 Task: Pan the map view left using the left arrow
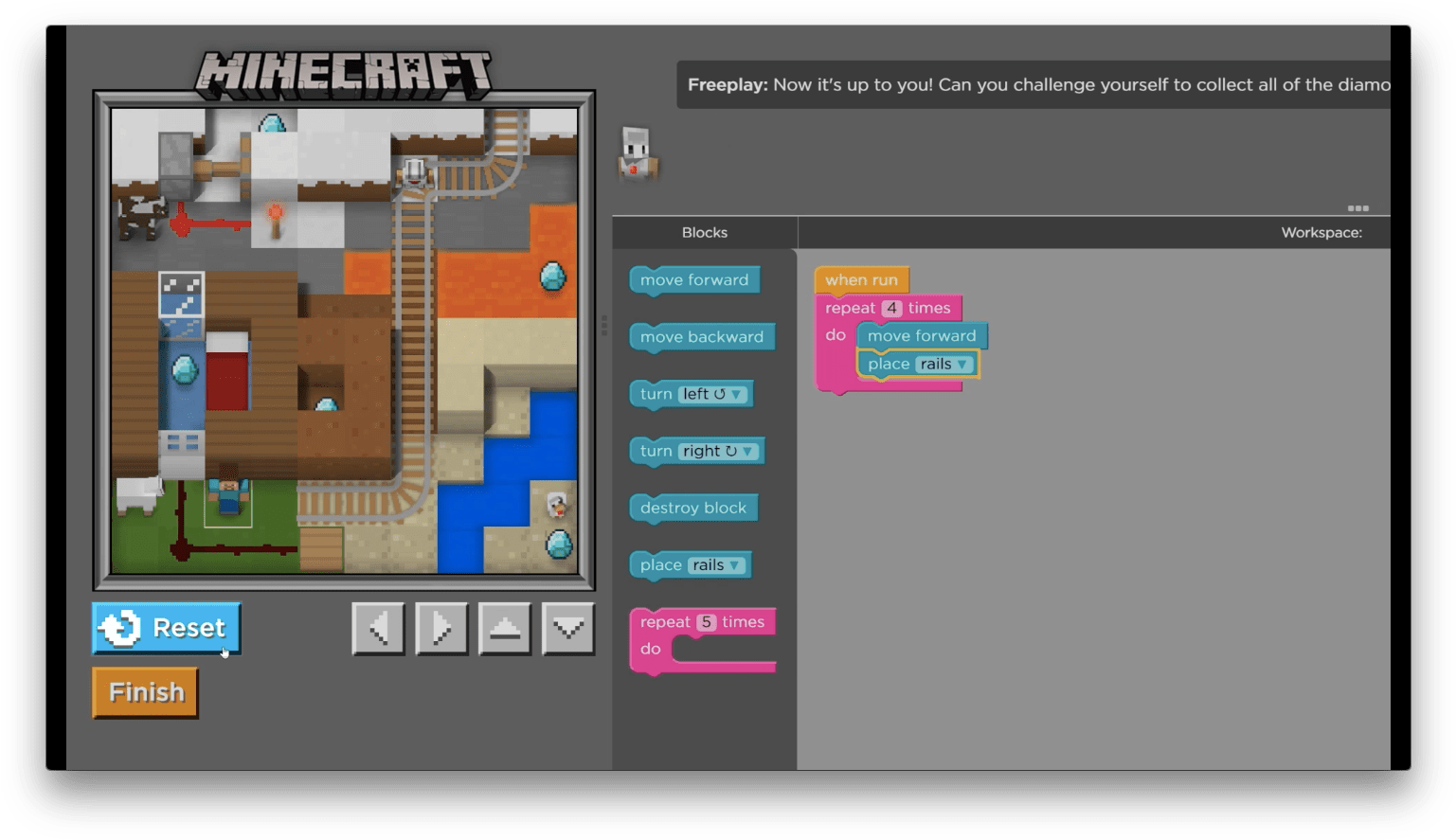[x=377, y=628]
